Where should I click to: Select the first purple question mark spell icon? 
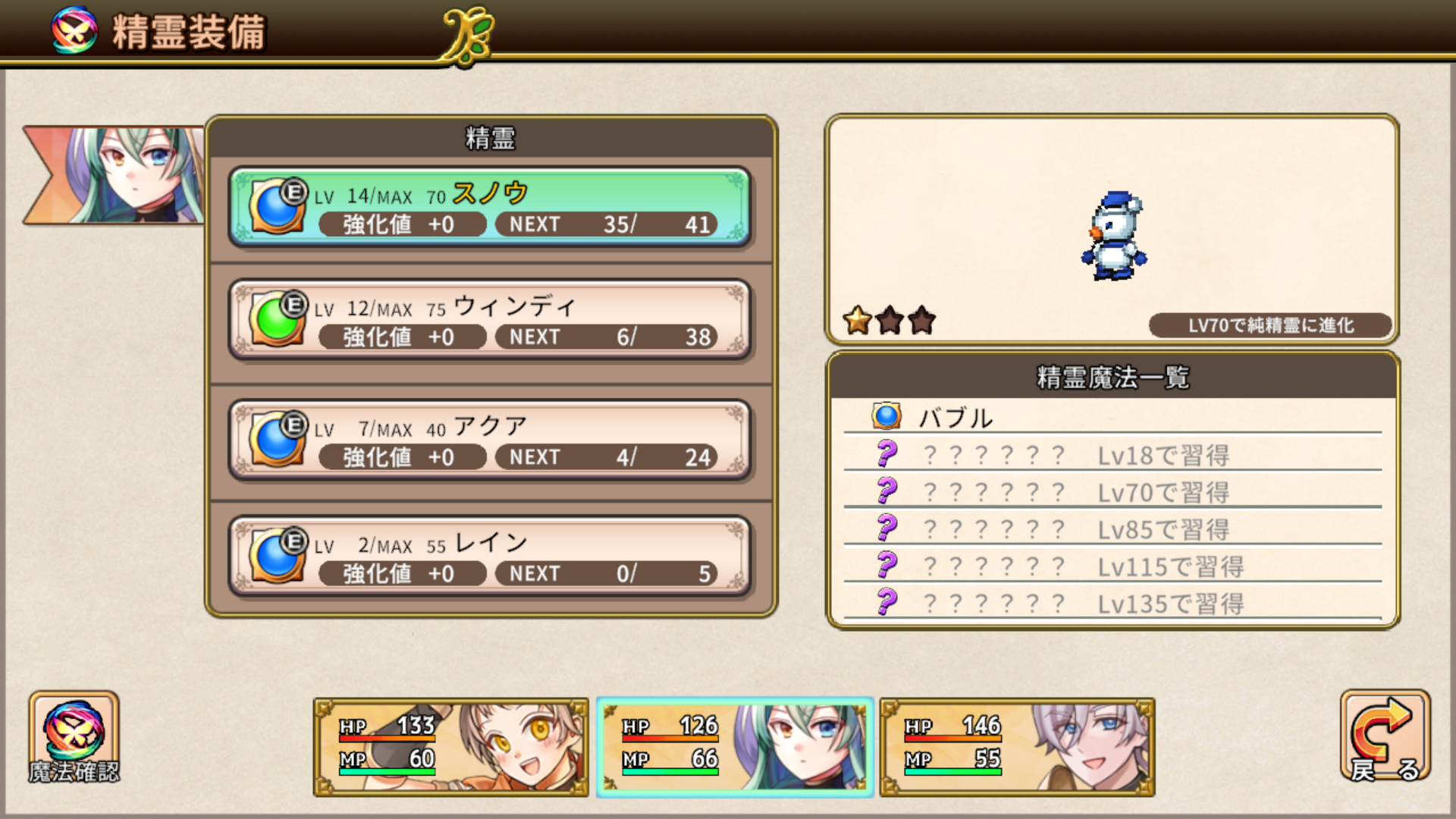pos(885,454)
